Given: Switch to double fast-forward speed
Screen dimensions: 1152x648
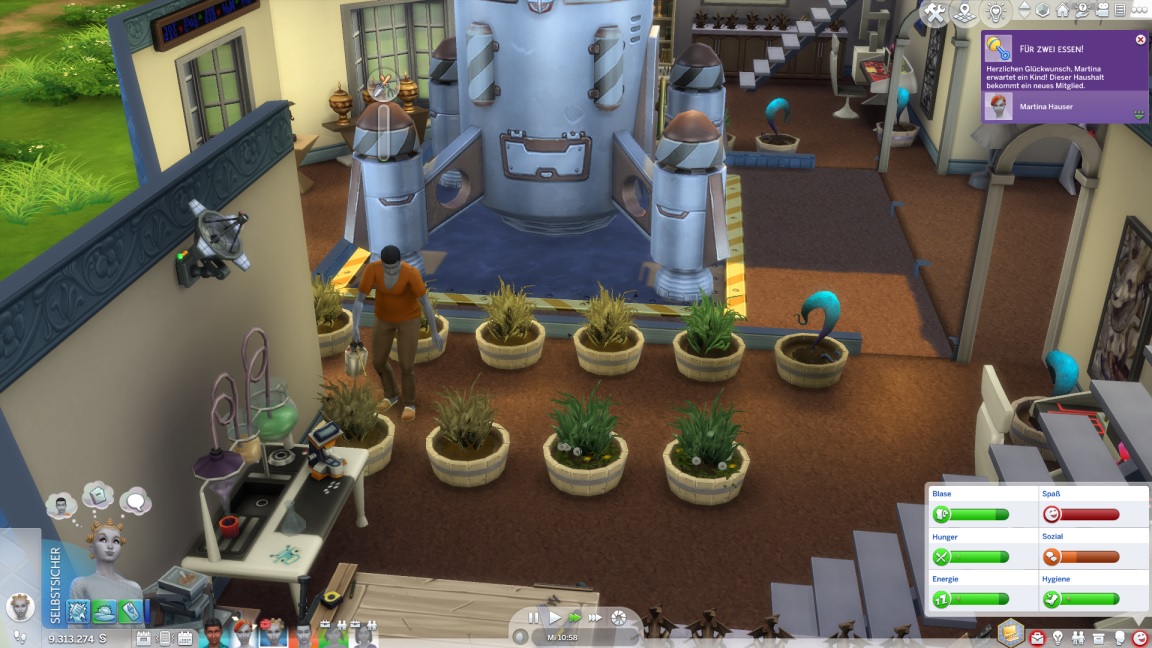Looking at the screenshot, I should point(575,618).
